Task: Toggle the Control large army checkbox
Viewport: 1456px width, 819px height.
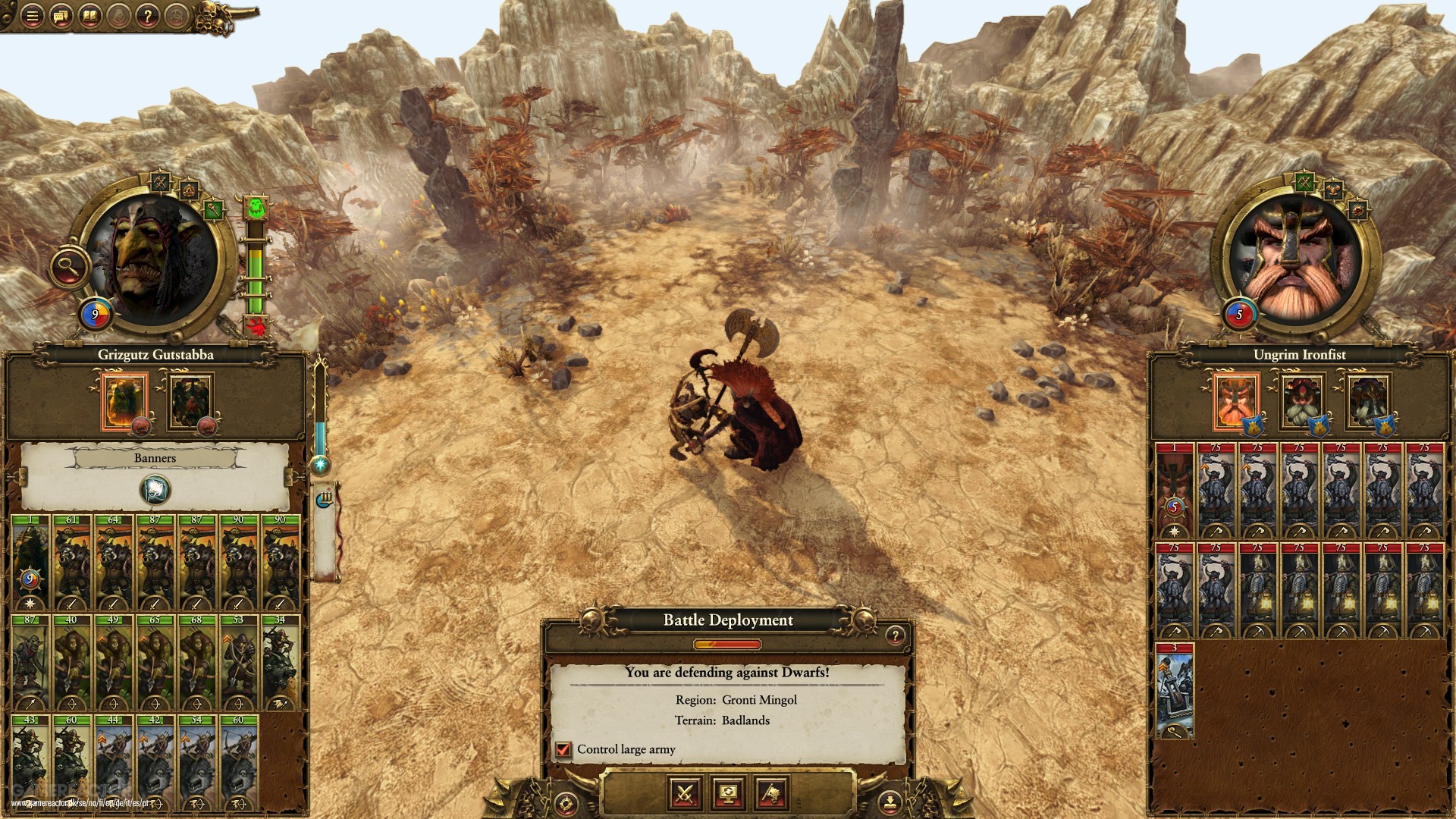Action: point(563,750)
